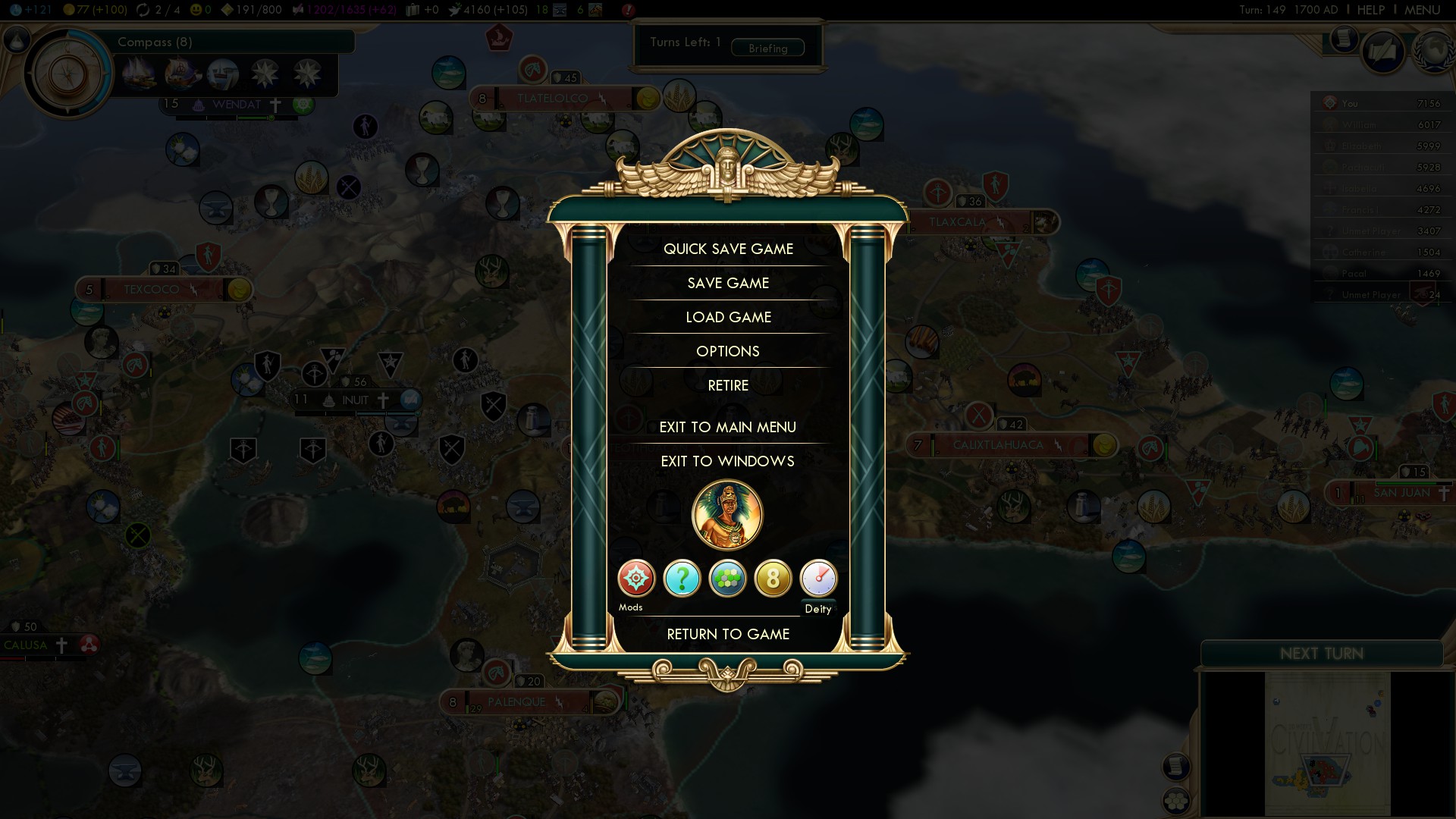Click the gold number 8 icon
The image size is (1456, 819).
click(x=773, y=579)
